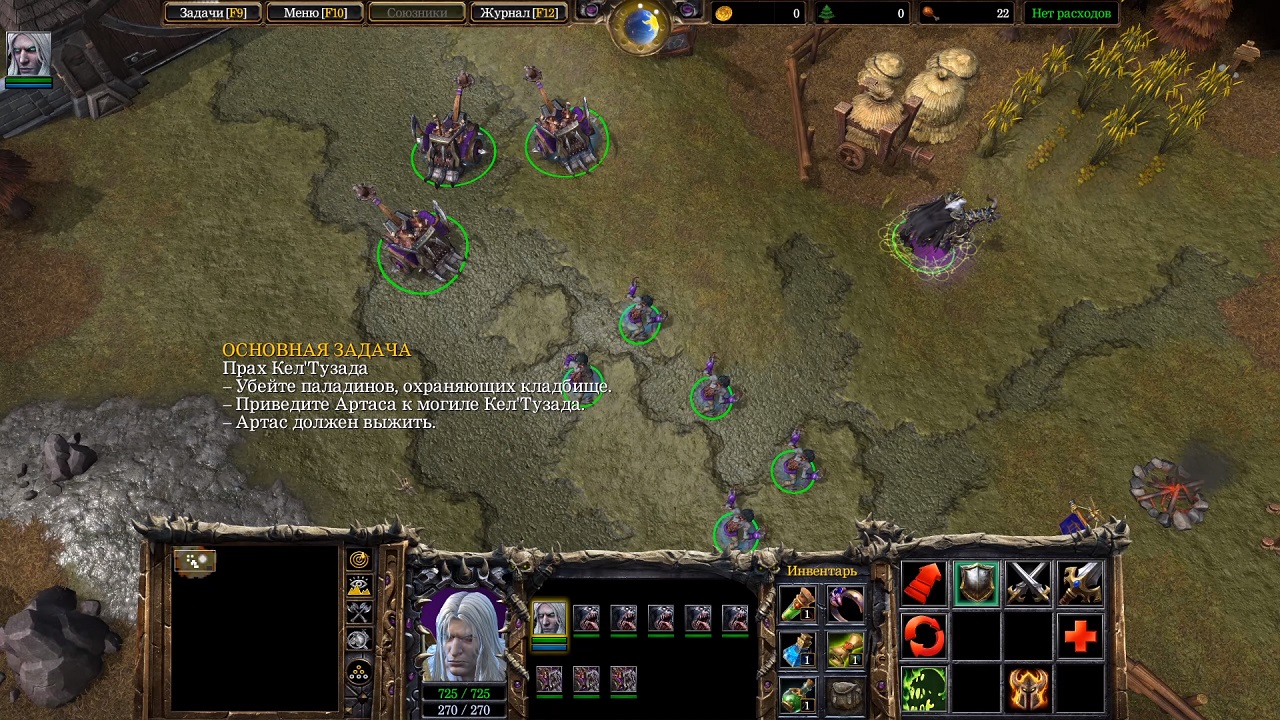The width and height of the screenshot is (1280, 720).
Task: Choose the Attack crossed swords command
Action: point(1028,583)
